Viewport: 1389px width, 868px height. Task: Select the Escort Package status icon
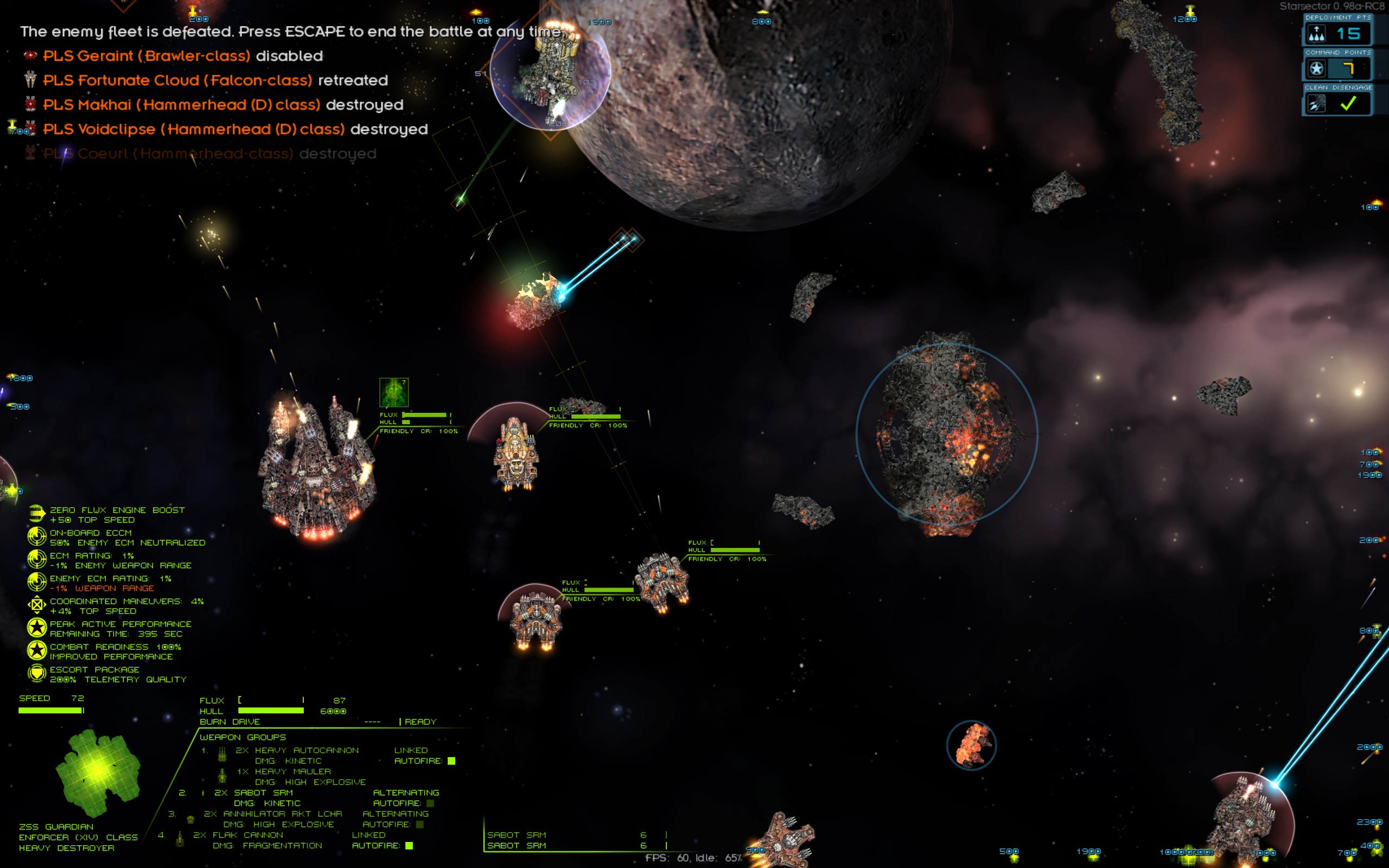tap(37, 673)
